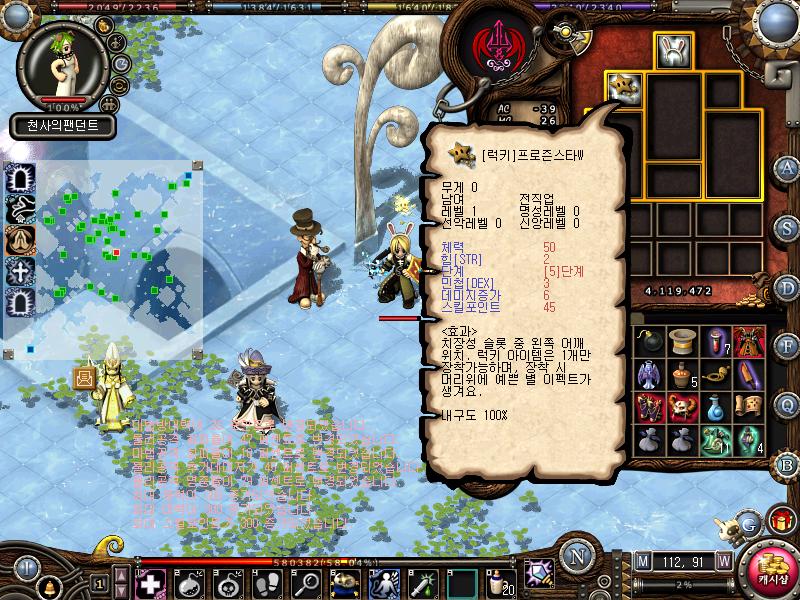Open the treasure map scroll item
Image resolution: width=800 pixels, height=600 pixels.
[749, 408]
